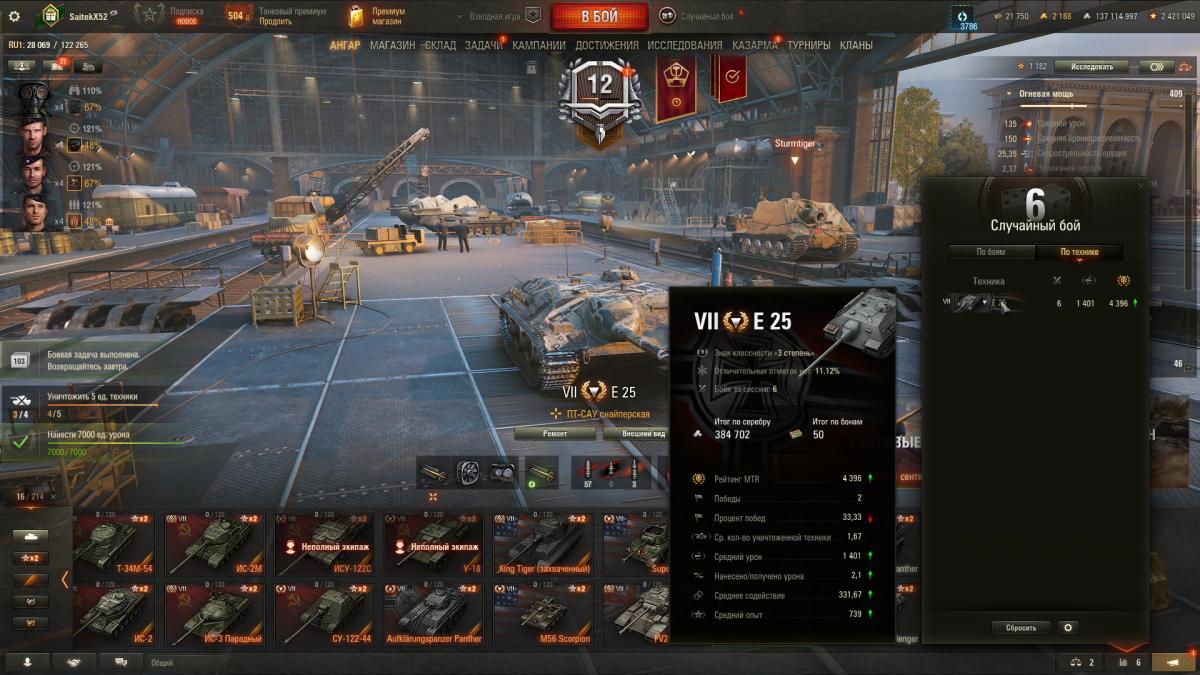The height and width of the screenshot is (675, 1200).
Task: Open the settings gear in top-left corner
Action: pos(14,16)
